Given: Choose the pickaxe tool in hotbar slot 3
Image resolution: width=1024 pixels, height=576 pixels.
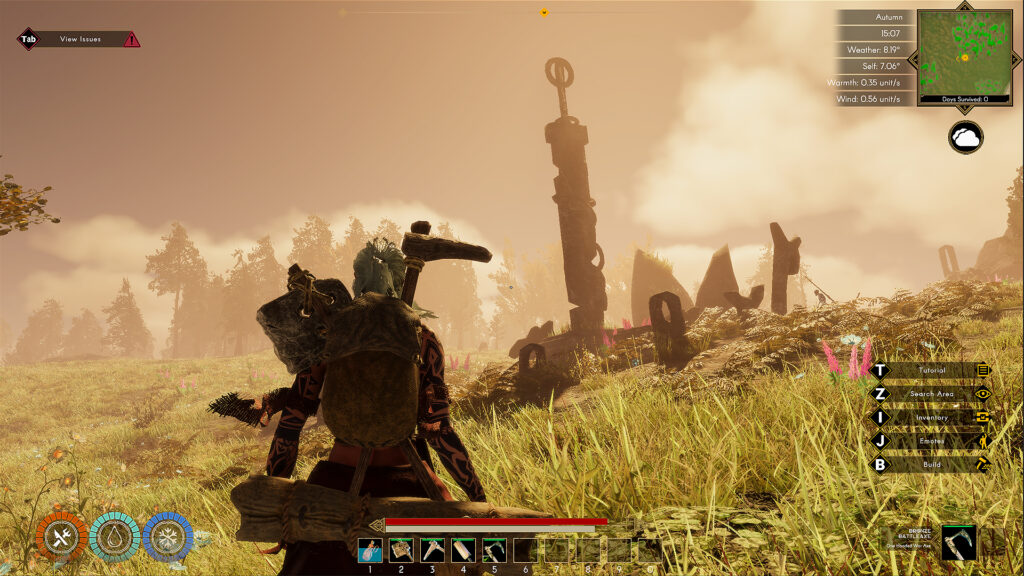Looking at the screenshot, I should click(432, 550).
